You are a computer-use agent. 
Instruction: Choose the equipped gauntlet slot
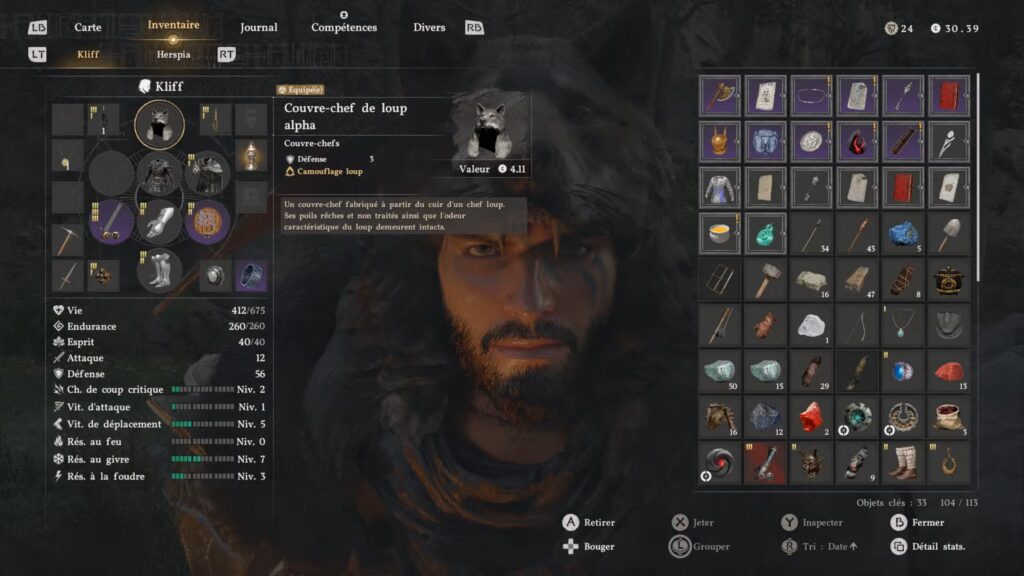pos(159,221)
